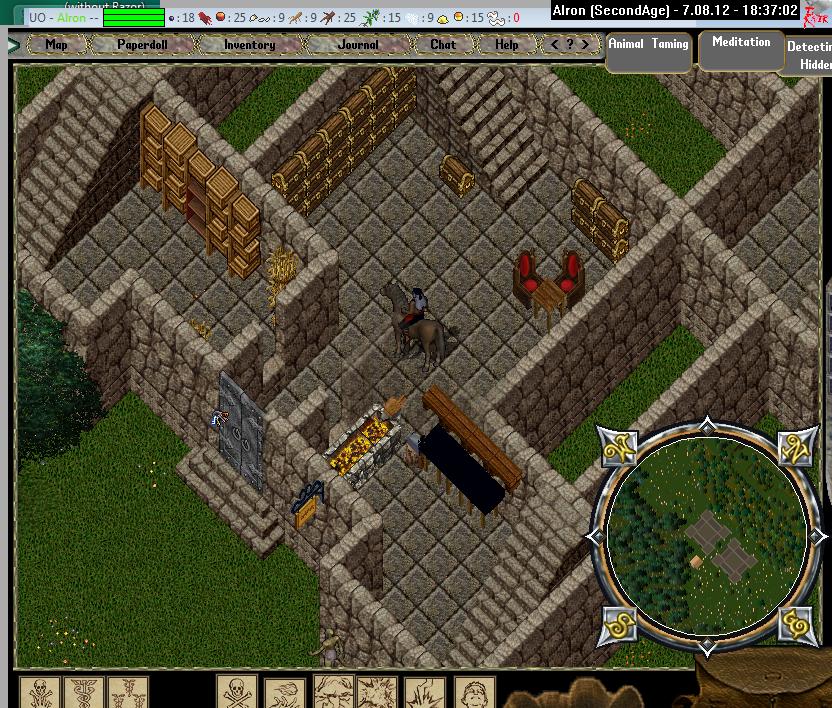Open the Paperdoll character sheet
This screenshot has width=832, height=708.
[142, 45]
